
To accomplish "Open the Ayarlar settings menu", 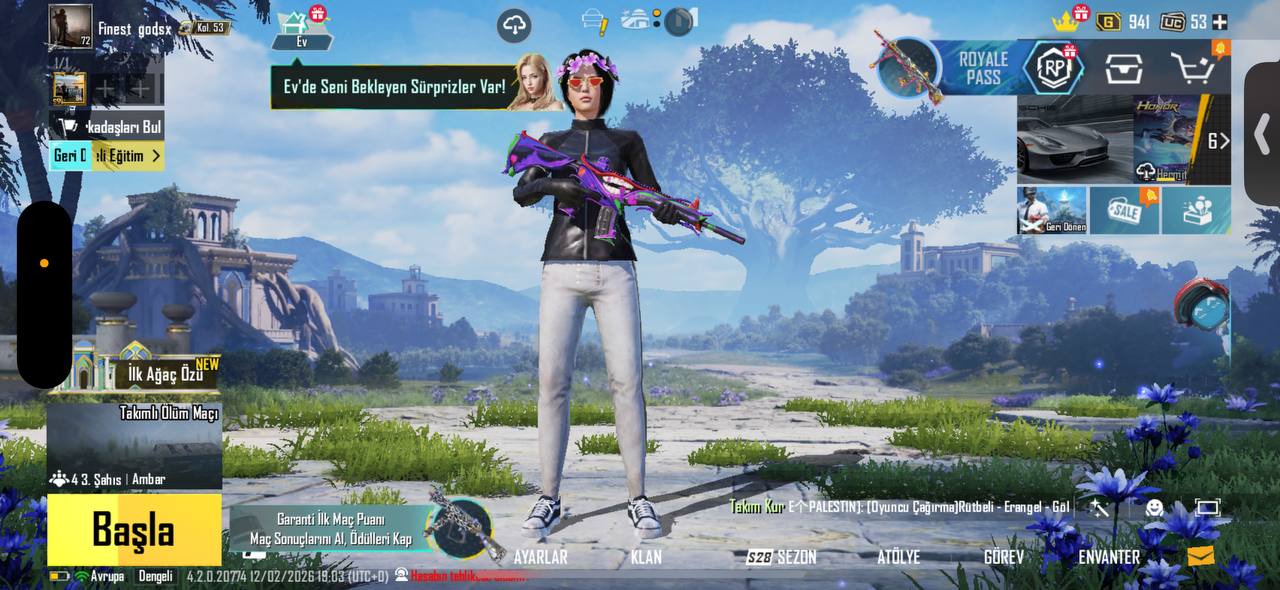I will pyautogui.click(x=540, y=557).
